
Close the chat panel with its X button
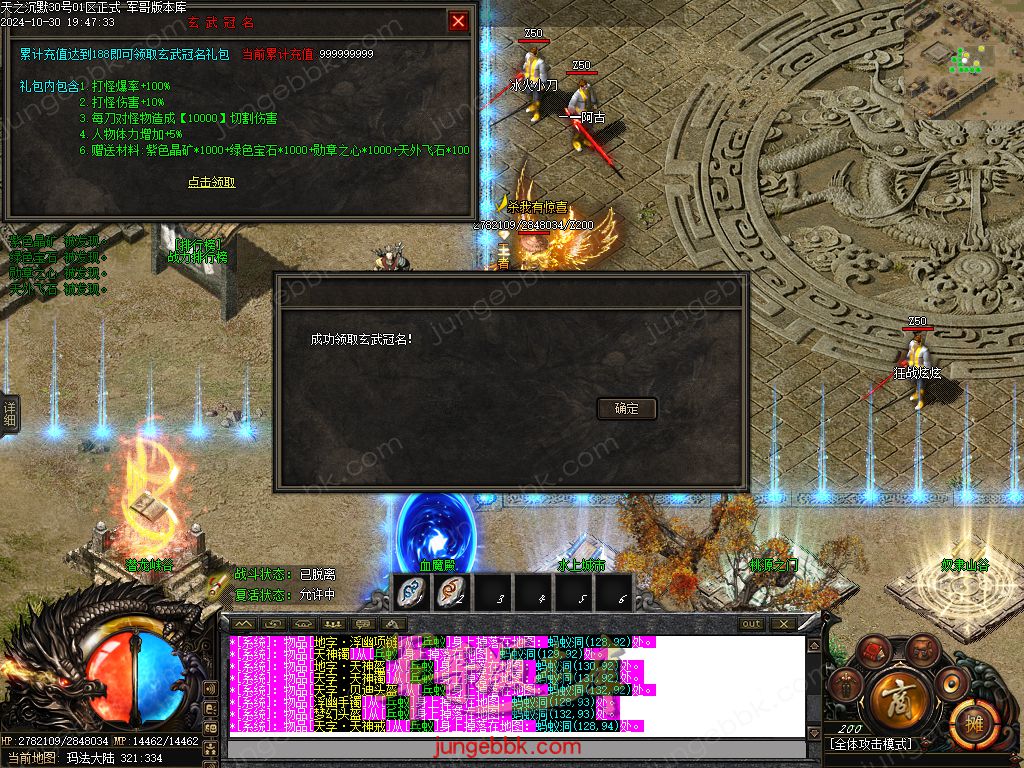click(x=783, y=623)
